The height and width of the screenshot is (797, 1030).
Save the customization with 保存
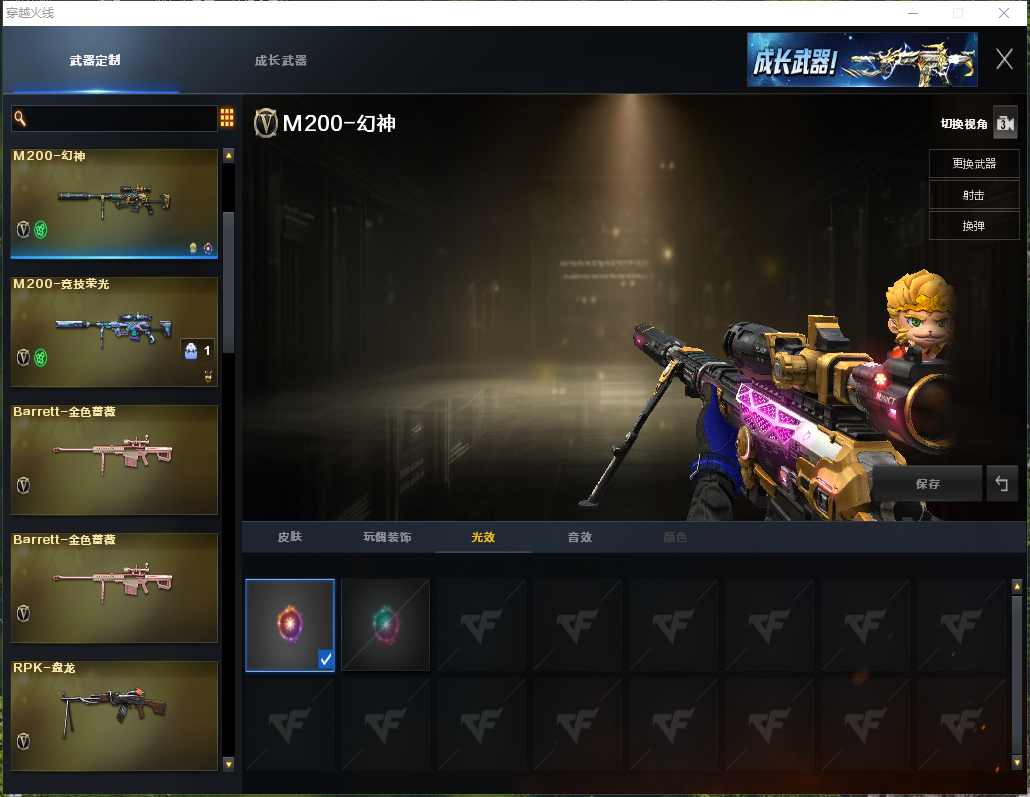click(x=927, y=484)
